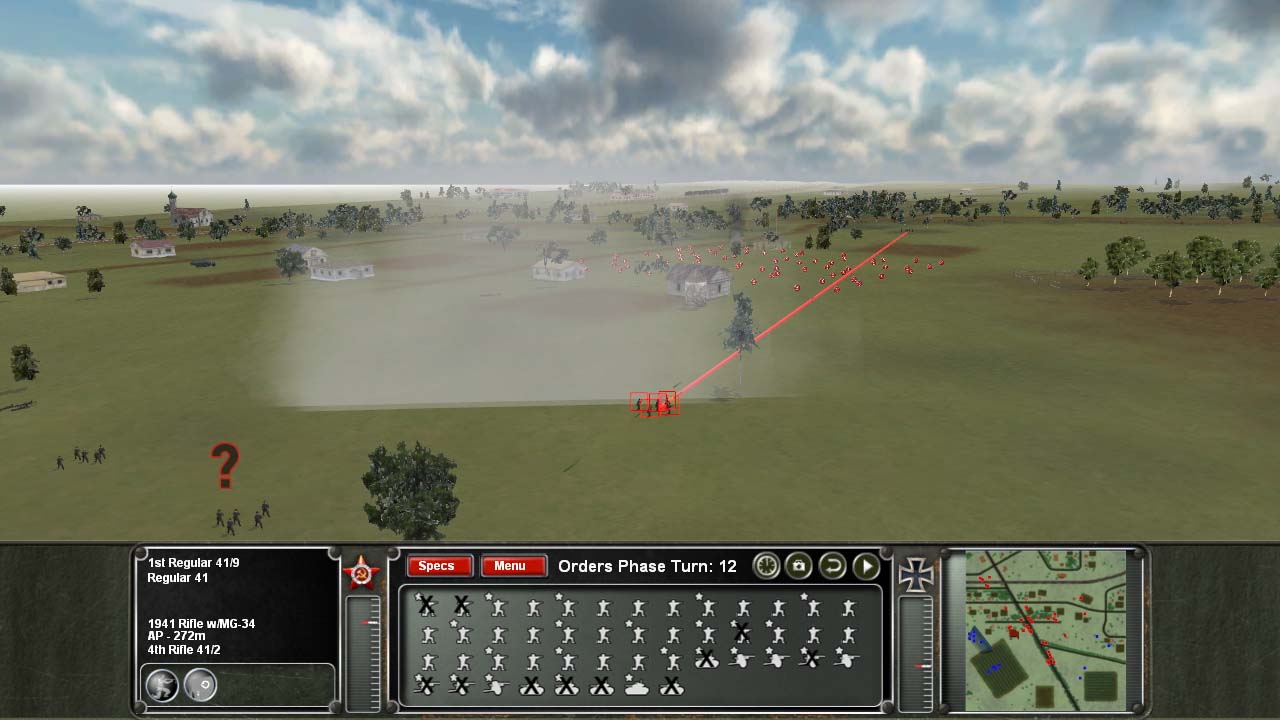The image size is (1280, 720).
Task: Click the round rotate icon in unit panel
Action: click(x=200, y=685)
